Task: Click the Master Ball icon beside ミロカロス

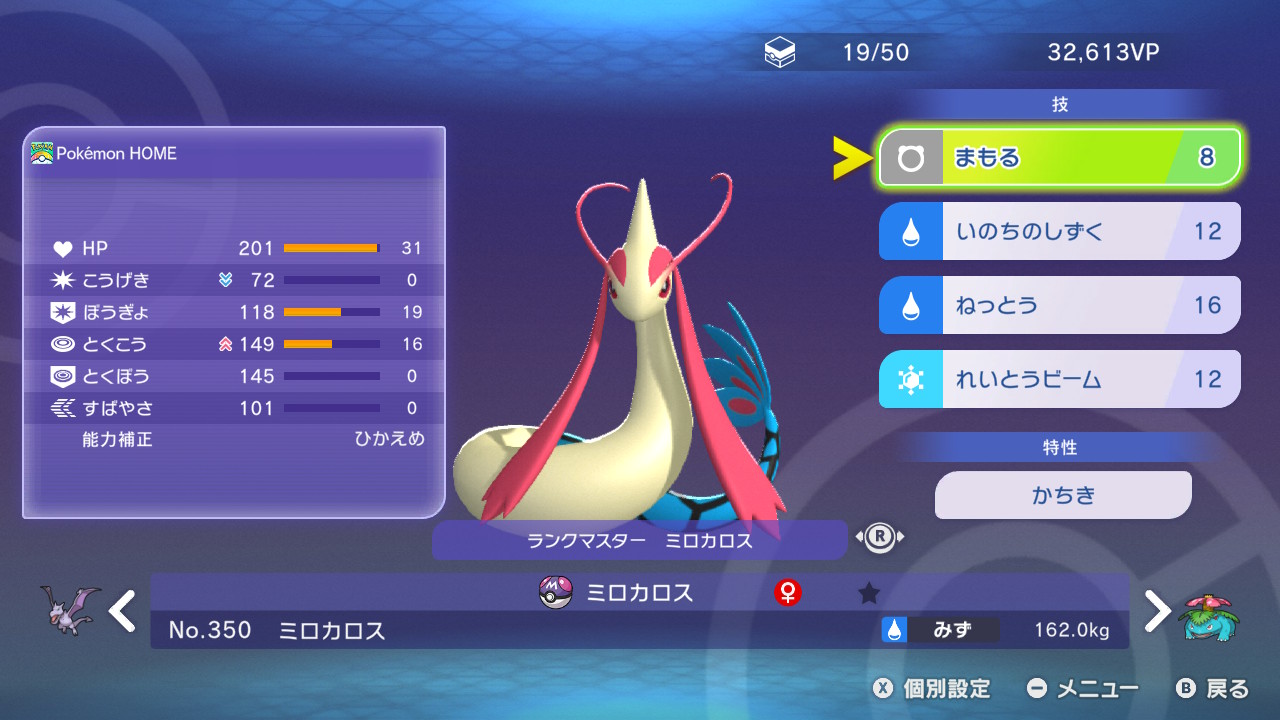Action: pos(555,592)
